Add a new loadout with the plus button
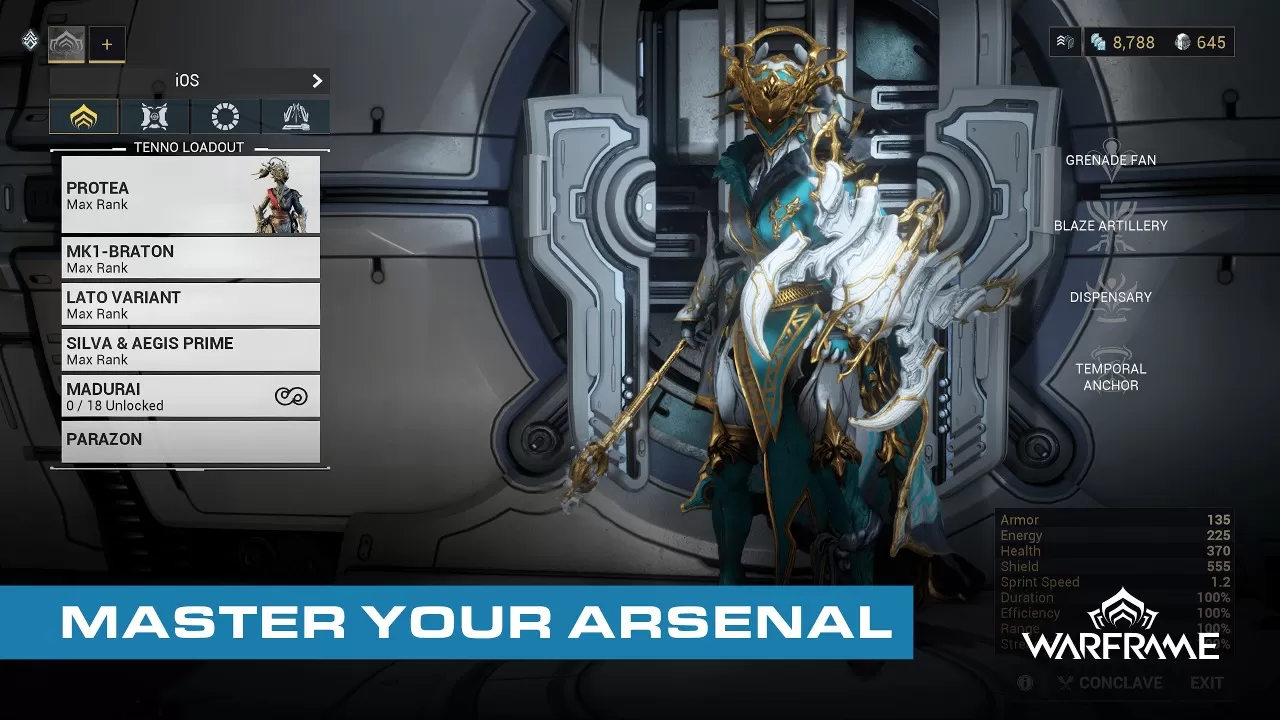 coord(106,44)
